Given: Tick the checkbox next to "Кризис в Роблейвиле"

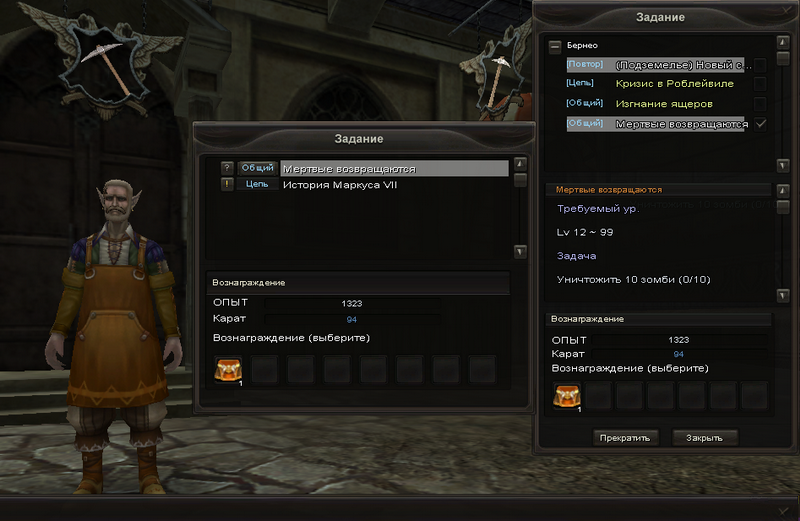Looking at the screenshot, I should pos(761,84).
